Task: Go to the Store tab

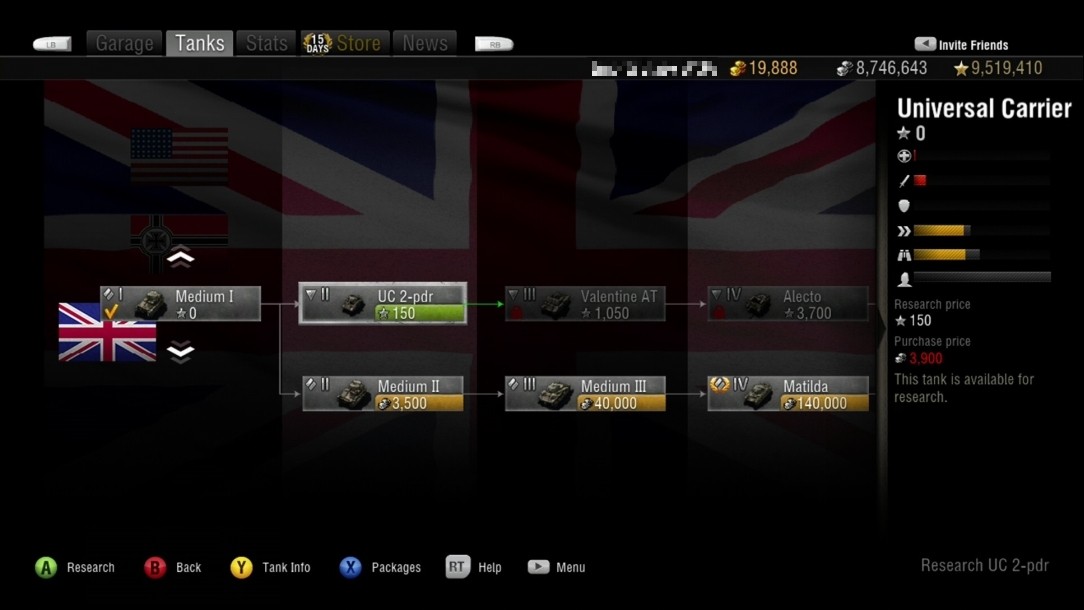Action: [x=343, y=43]
